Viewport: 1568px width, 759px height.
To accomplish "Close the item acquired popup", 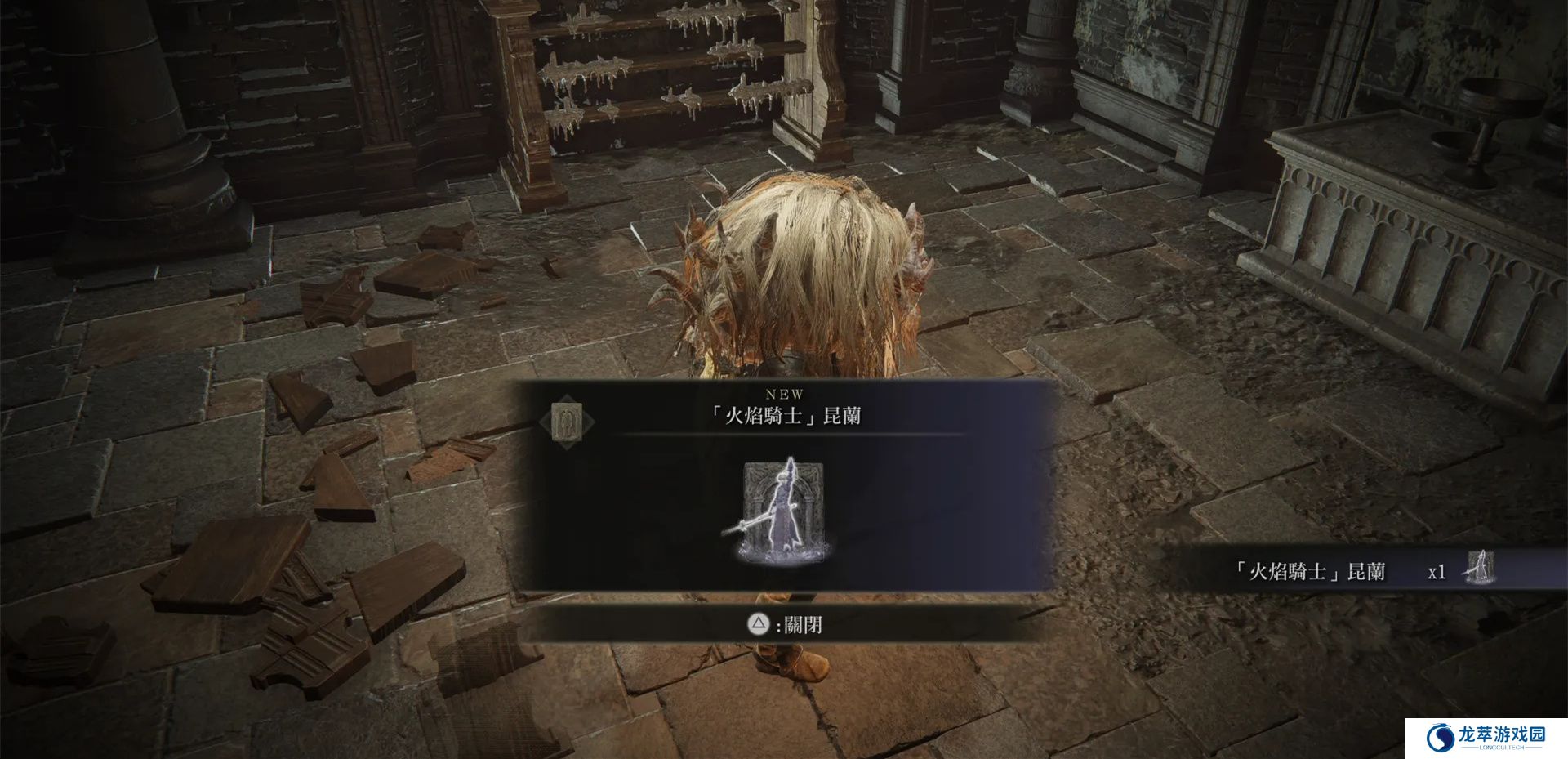I will coord(785,625).
